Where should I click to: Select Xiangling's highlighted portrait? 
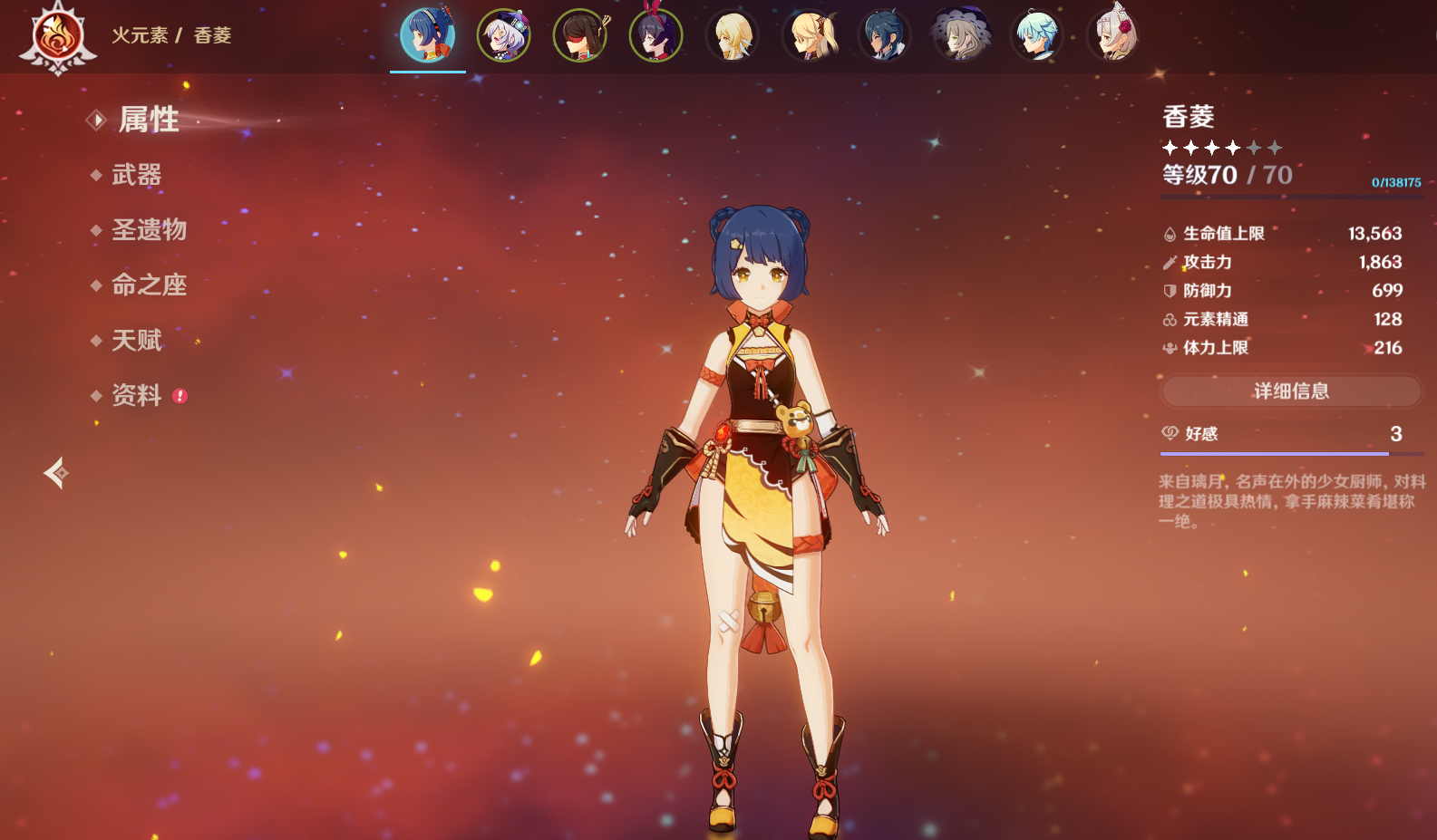[428, 35]
